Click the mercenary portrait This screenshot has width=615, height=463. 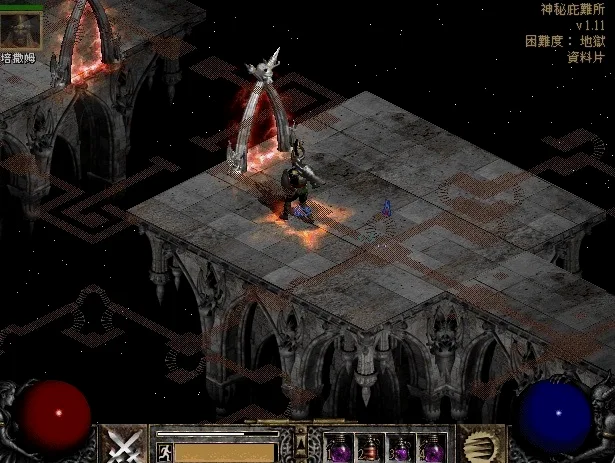(20, 29)
